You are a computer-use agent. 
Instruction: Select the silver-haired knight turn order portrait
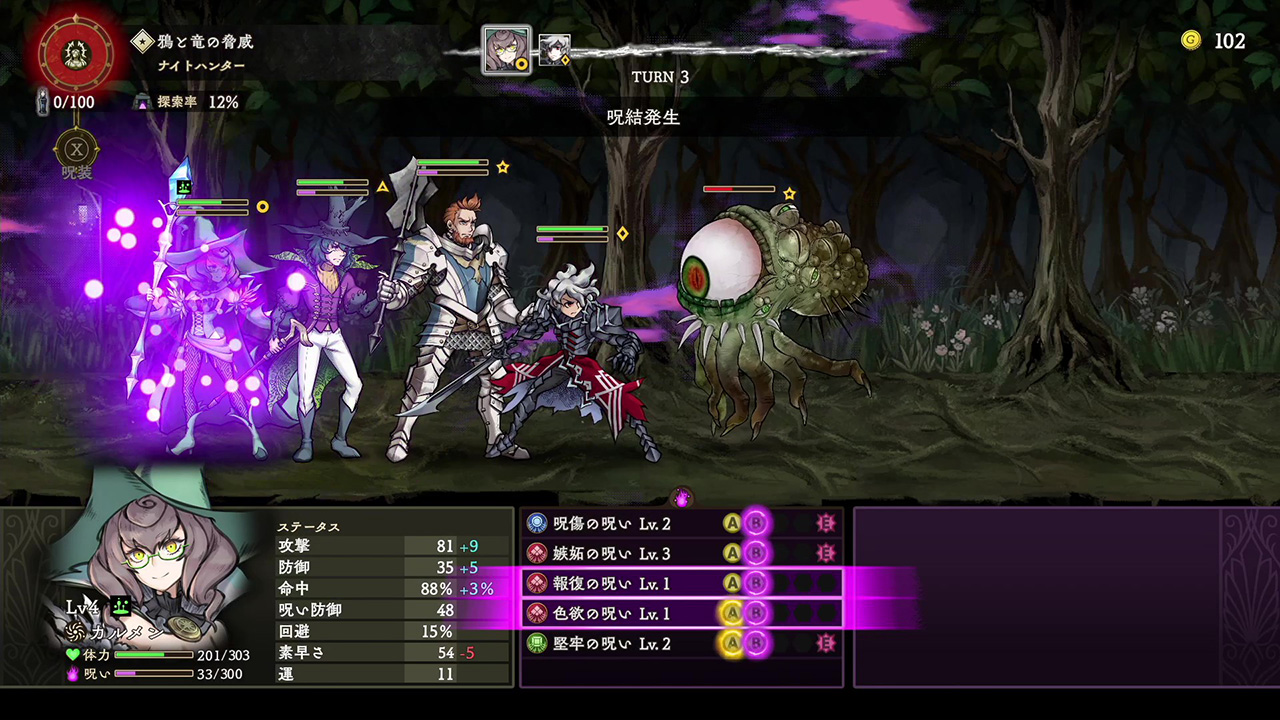pos(554,49)
